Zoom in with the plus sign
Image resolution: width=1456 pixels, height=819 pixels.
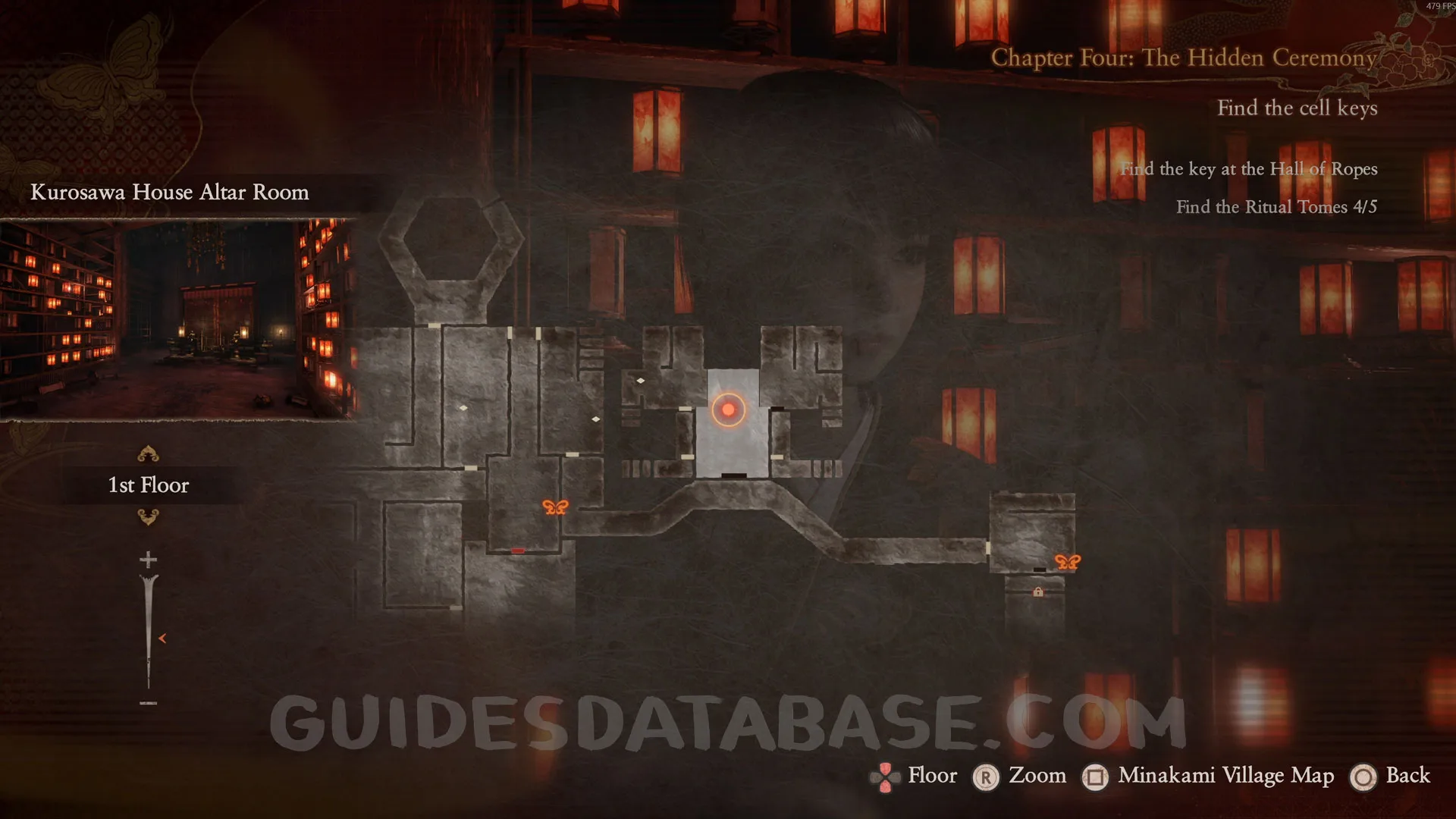tap(149, 560)
